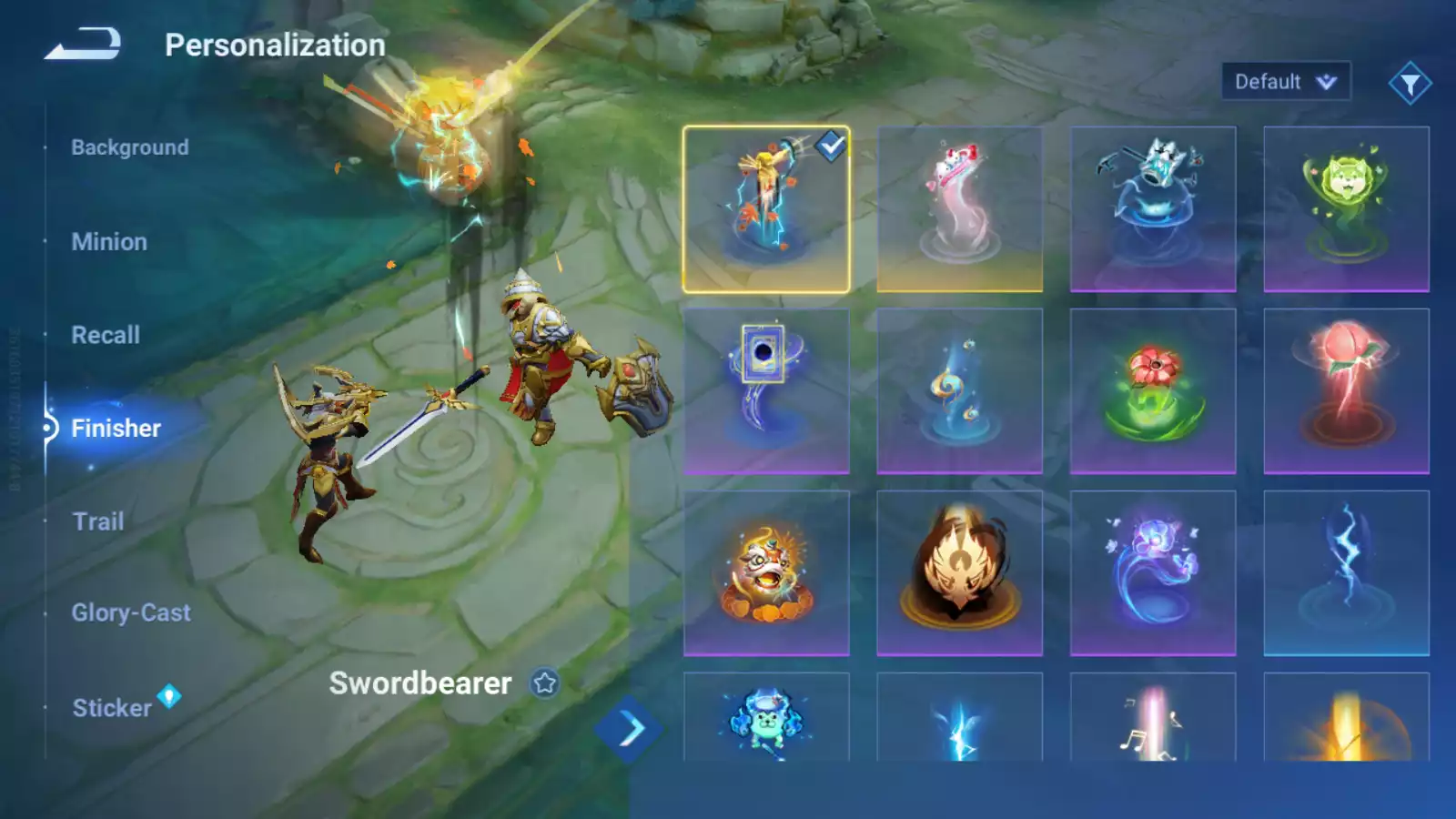Image resolution: width=1456 pixels, height=819 pixels.
Task: Open the Minion category
Action: pos(109,242)
